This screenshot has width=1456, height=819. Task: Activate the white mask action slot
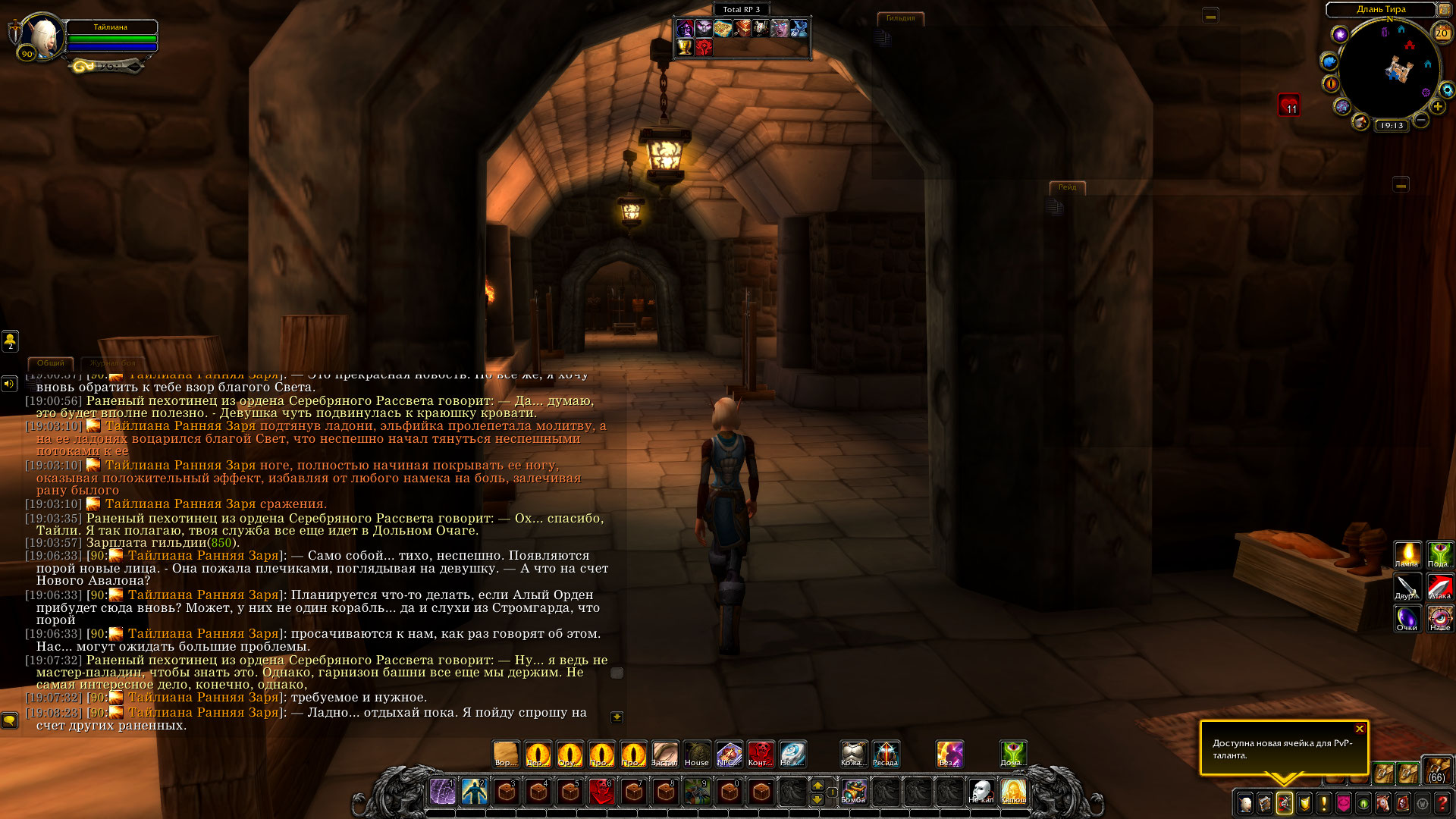(981, 792)
